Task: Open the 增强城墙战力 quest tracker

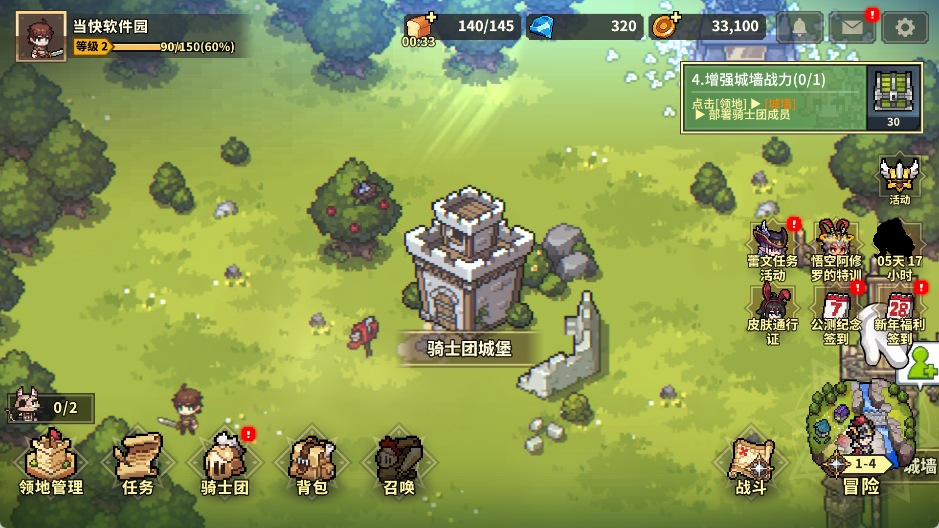Action: pyautogui.click(x=772, y=97)
